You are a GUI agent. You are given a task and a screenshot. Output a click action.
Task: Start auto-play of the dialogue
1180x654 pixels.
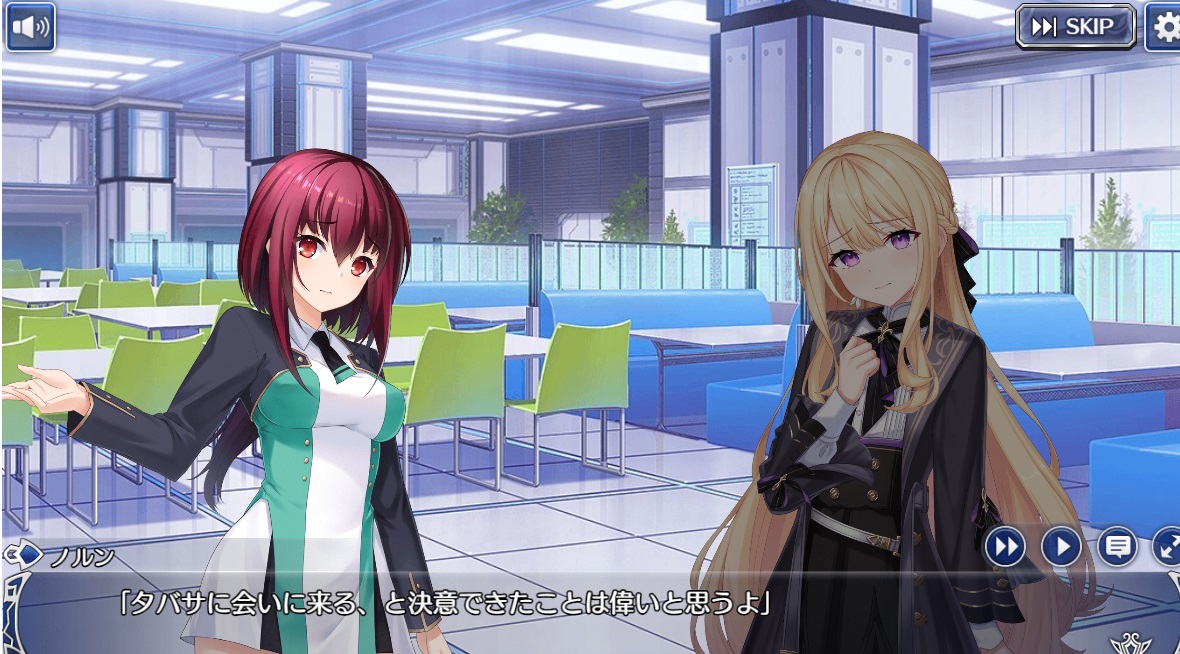tap(1061, 547)
